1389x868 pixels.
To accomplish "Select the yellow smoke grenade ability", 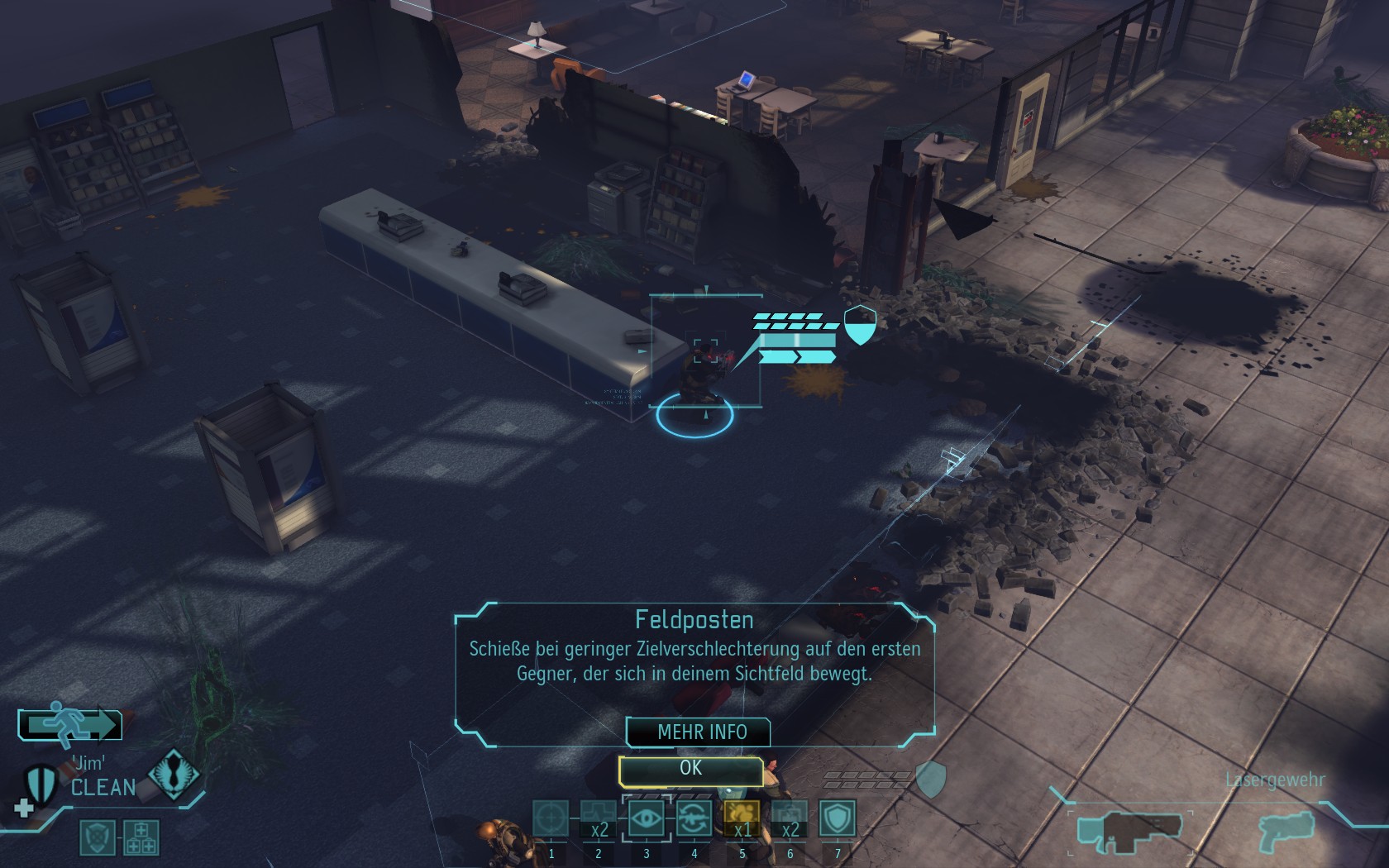I will coord(742,818).
